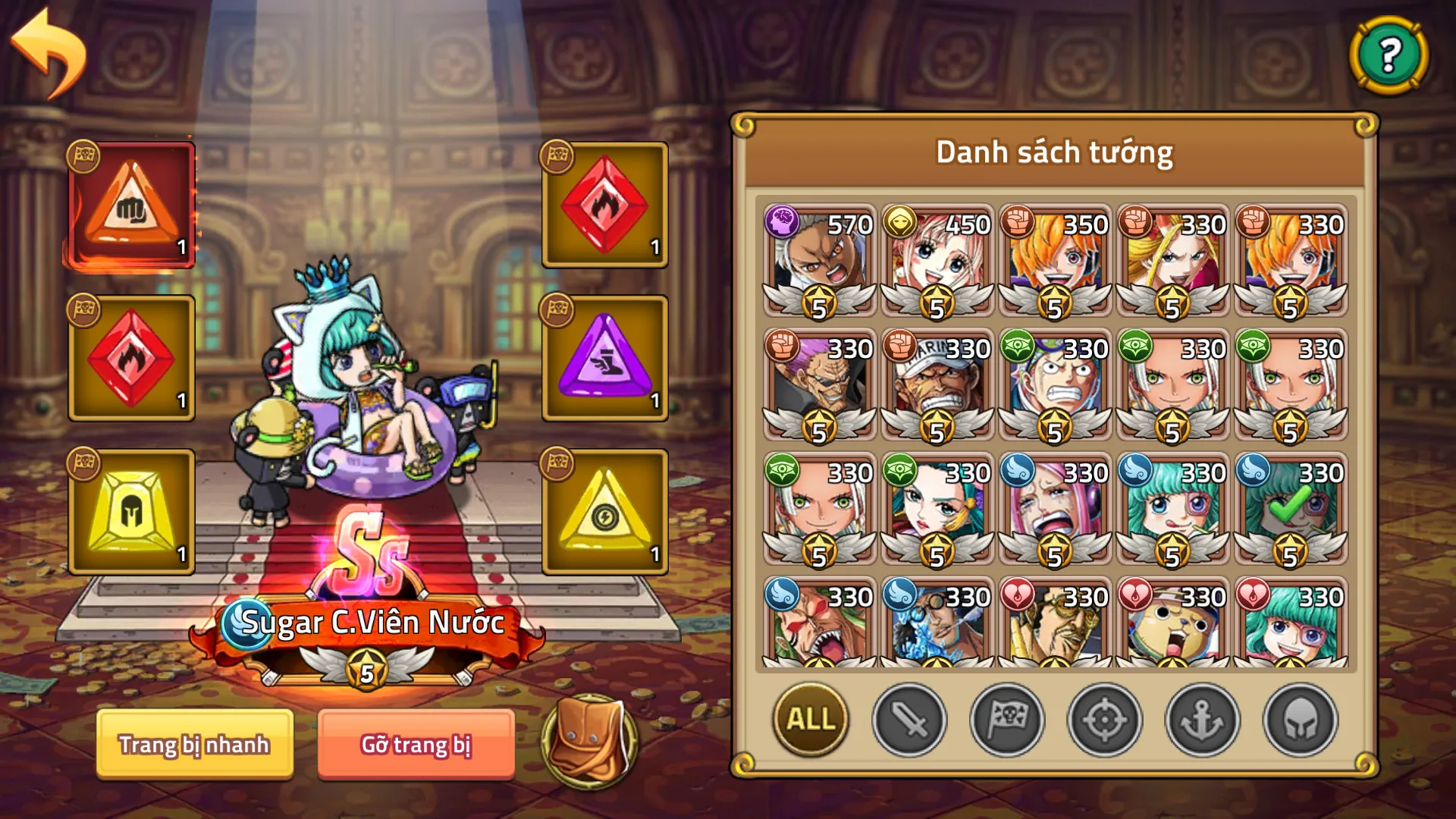
Task: Select the 570-power hero thumbnail
Action: (x=817, y=258)
